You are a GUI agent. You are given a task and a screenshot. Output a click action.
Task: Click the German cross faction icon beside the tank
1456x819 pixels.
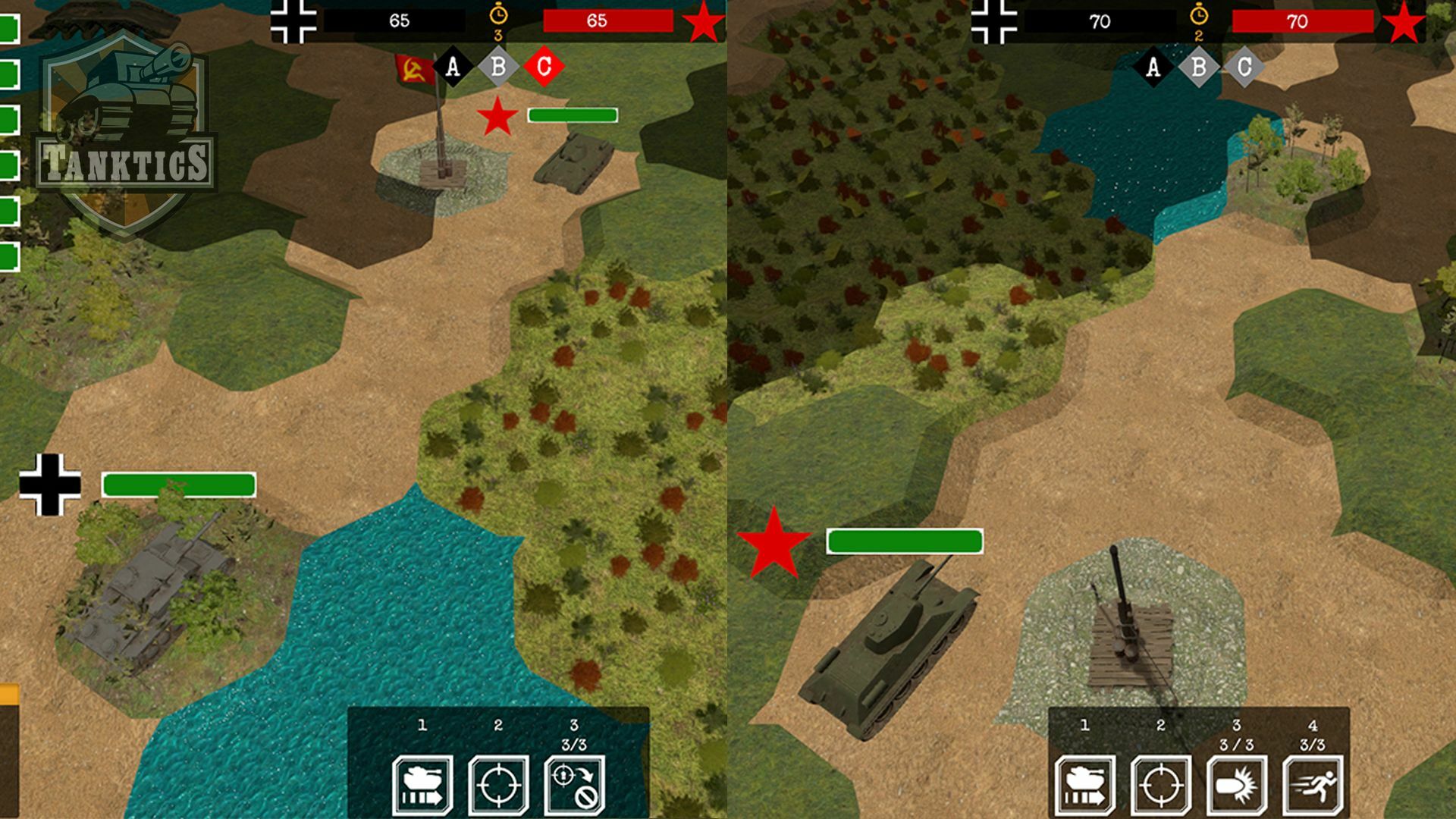click(x=49, y=485)
